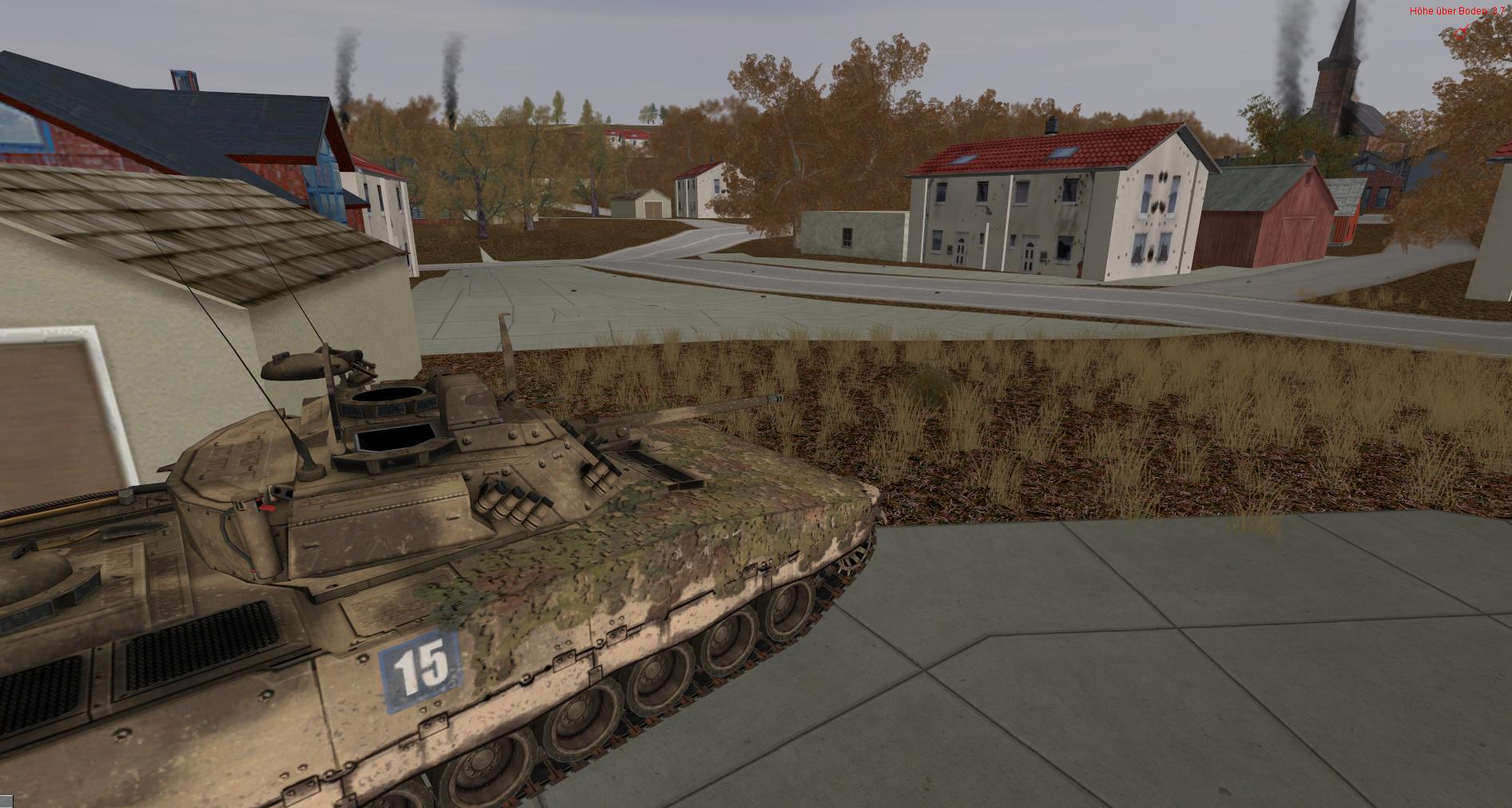
Task: Click the red marker icon below the height readout
Action: (x=1461, y=32)
